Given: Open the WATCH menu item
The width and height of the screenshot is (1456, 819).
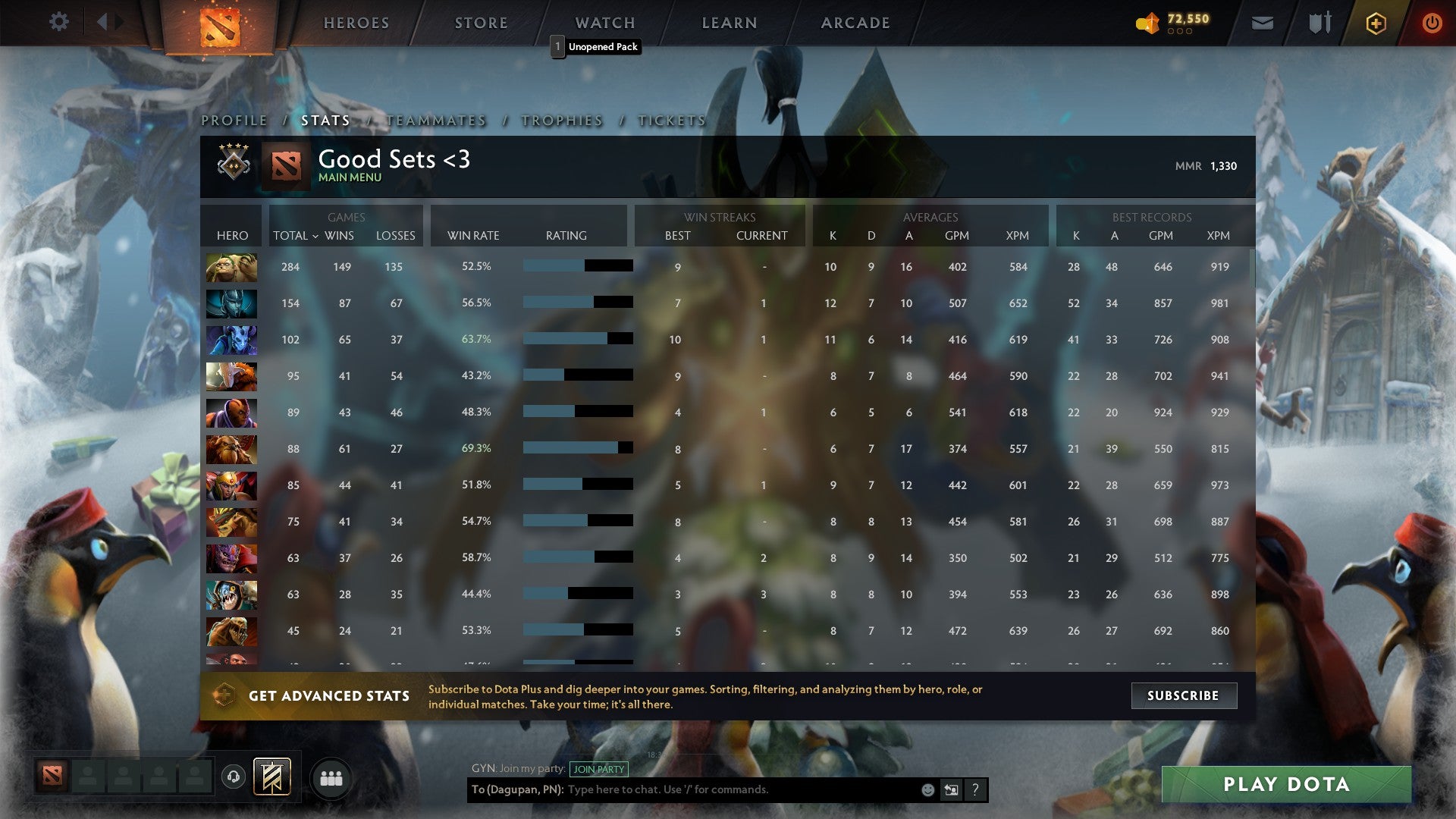Looking at the screenshot, I should point(604,23).
